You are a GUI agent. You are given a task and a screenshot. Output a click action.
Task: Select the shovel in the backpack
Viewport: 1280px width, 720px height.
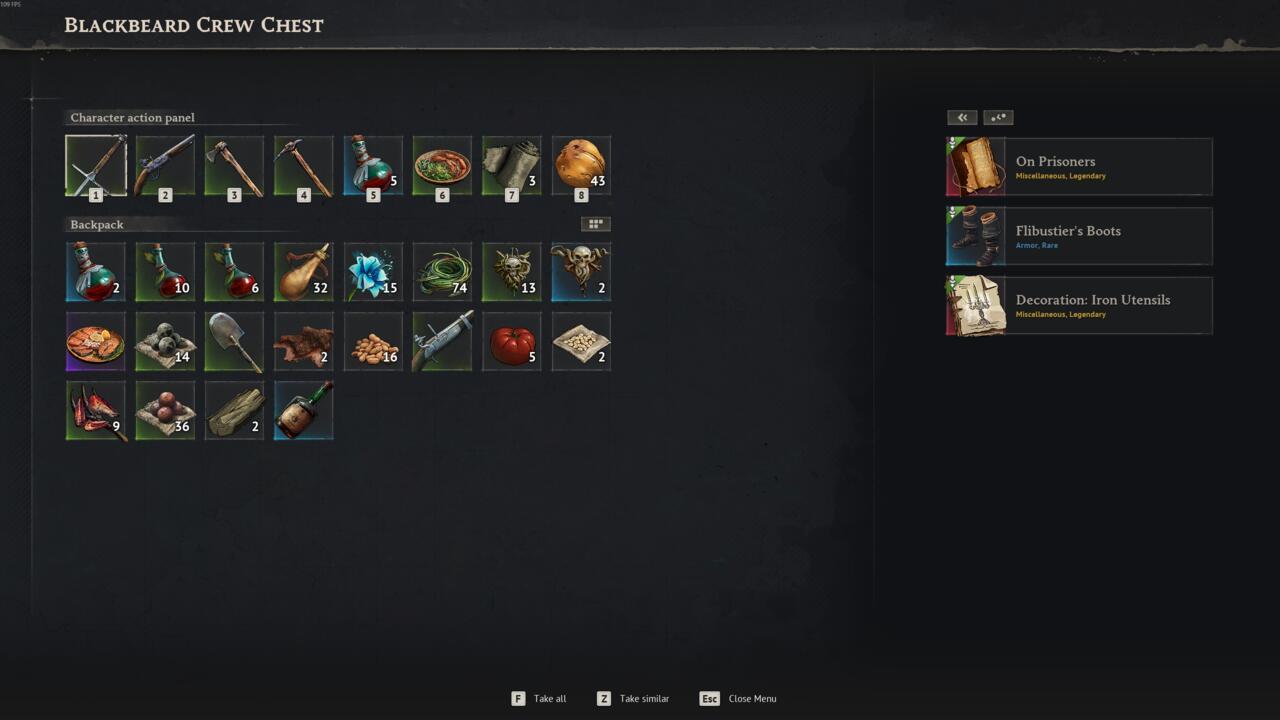tap(234, 342)
